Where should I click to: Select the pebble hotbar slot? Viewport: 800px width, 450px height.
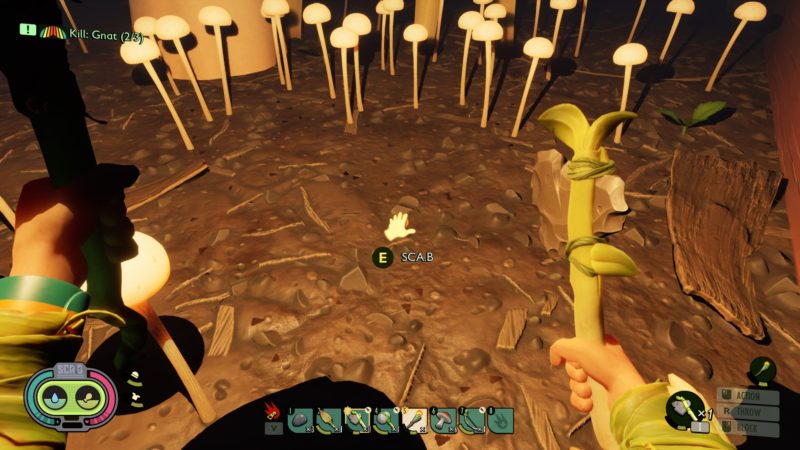click(300, 421)
